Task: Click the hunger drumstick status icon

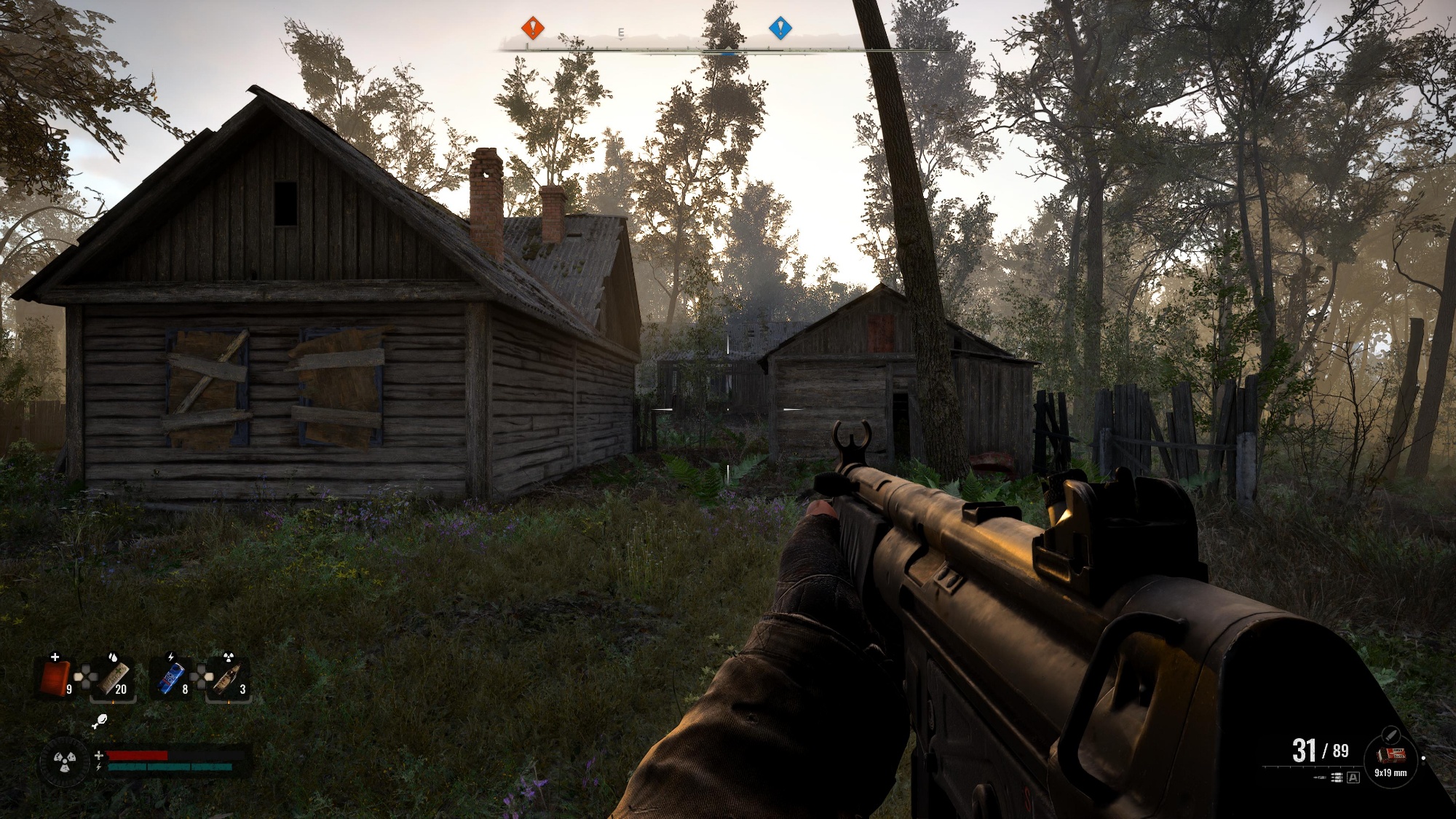Action: click(x=100, y=721)
